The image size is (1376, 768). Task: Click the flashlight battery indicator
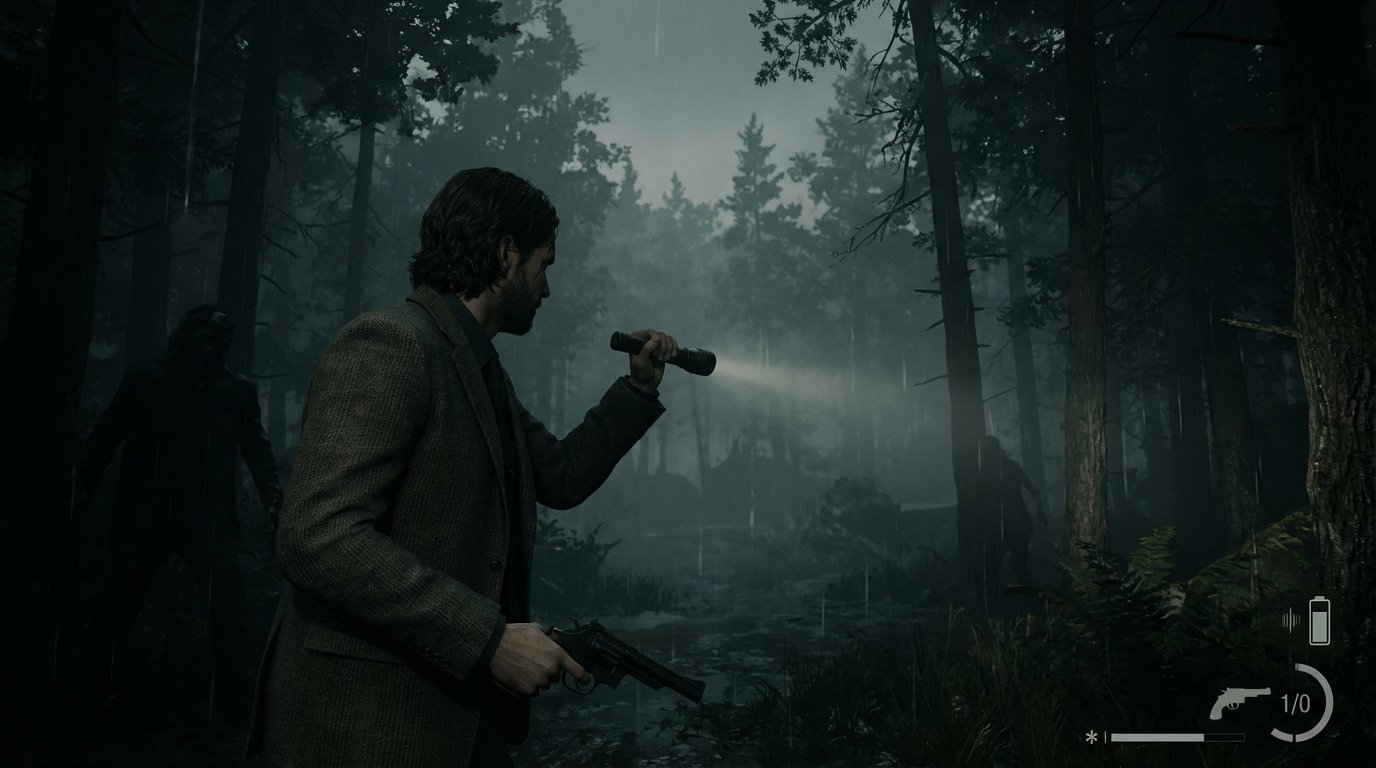(x=1319, y=620)
